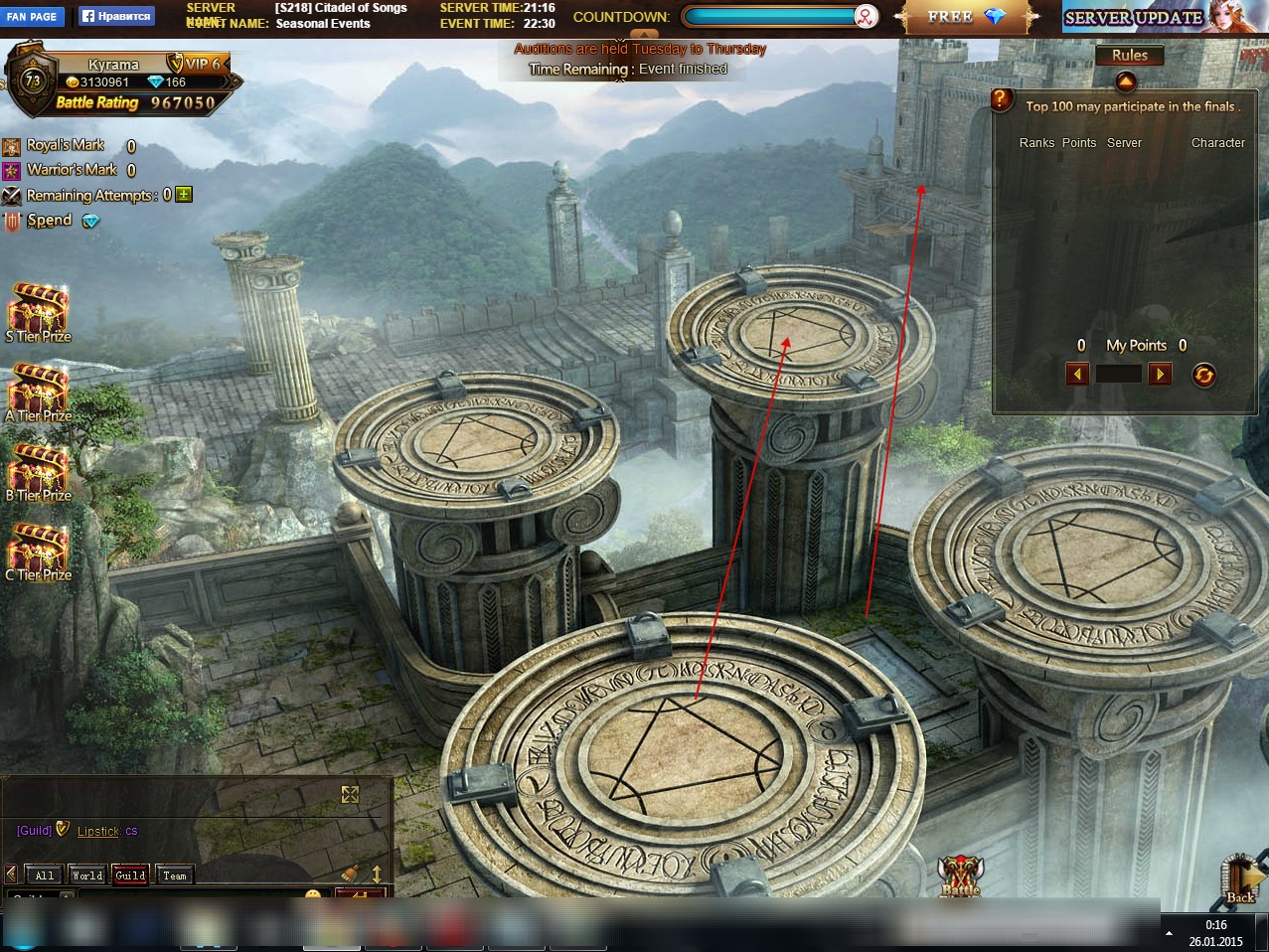Click the question mark help icon
The image size is (1269, 952).
click(1002, 100)
